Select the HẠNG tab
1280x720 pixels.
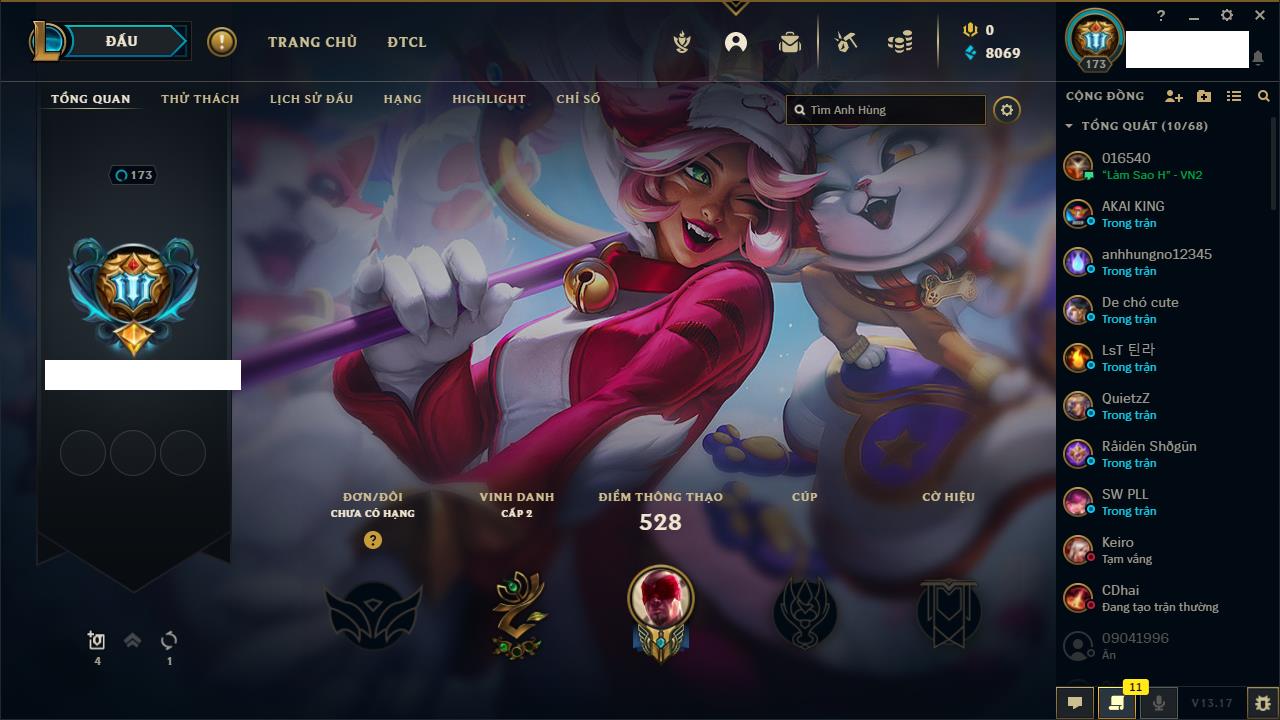(402, 99)
